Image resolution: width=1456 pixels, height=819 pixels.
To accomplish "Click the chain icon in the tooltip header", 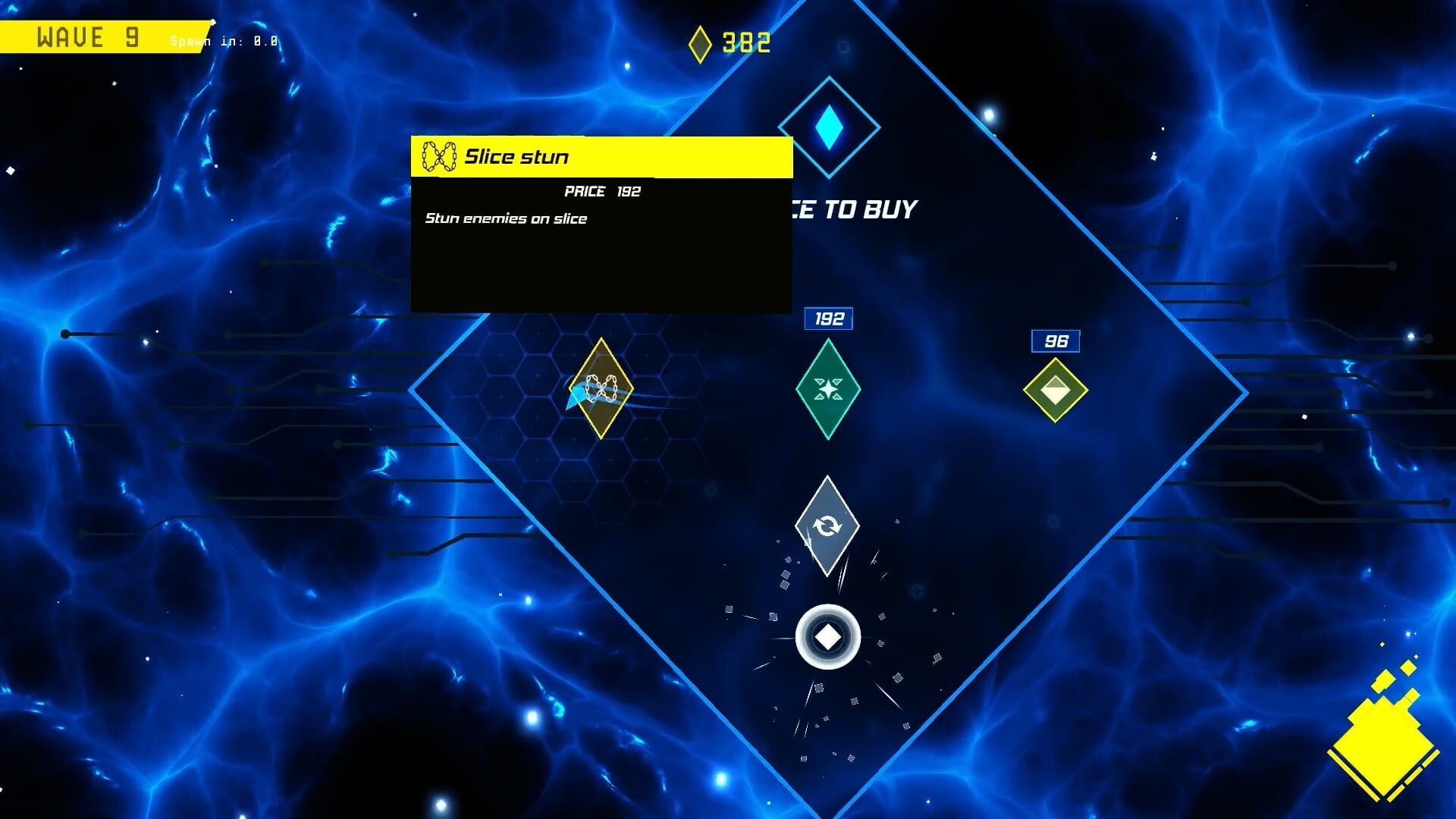I will point(440,157).
